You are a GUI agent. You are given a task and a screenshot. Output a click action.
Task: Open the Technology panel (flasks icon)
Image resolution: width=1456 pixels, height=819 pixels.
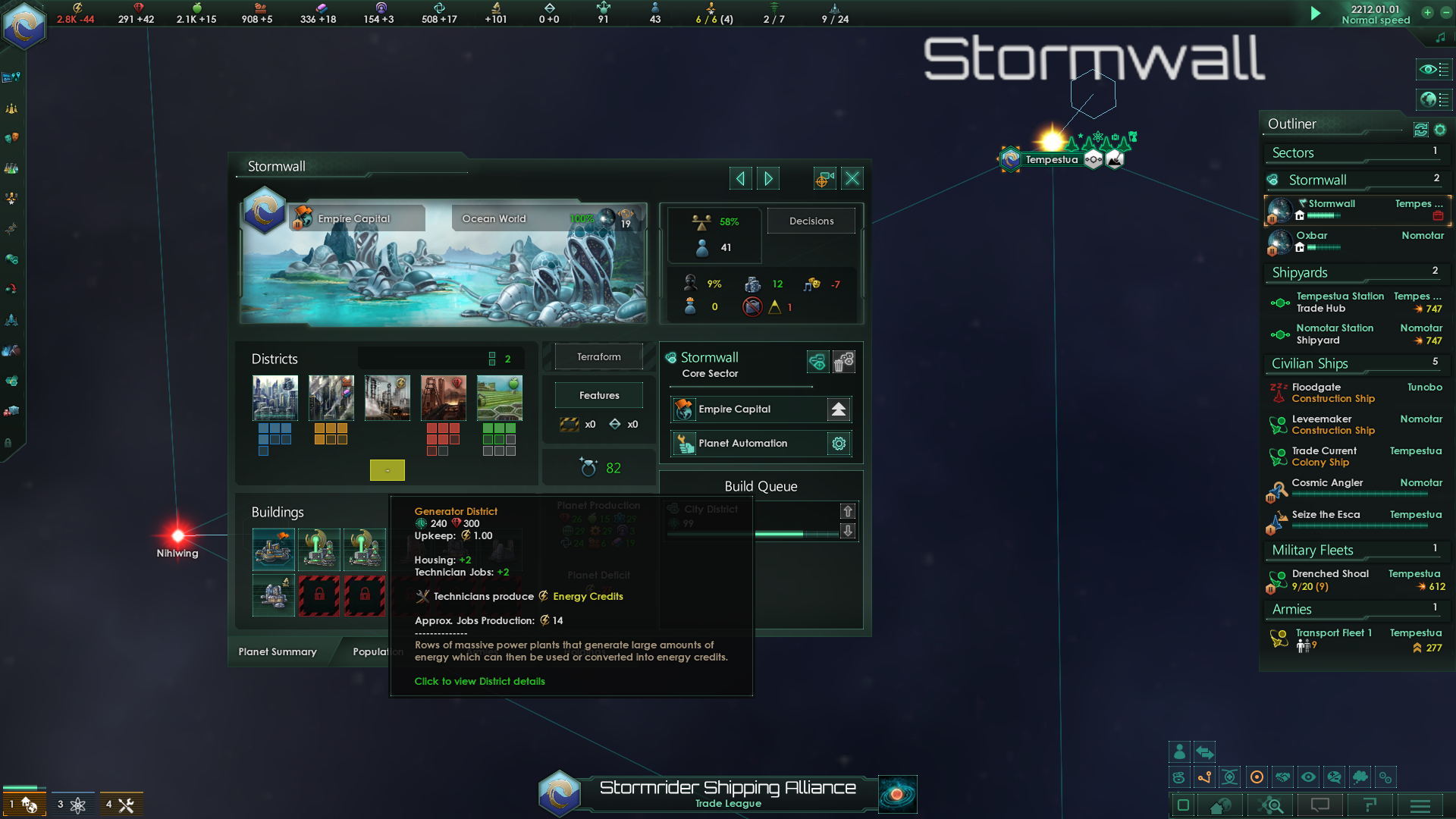click(11, 168)
